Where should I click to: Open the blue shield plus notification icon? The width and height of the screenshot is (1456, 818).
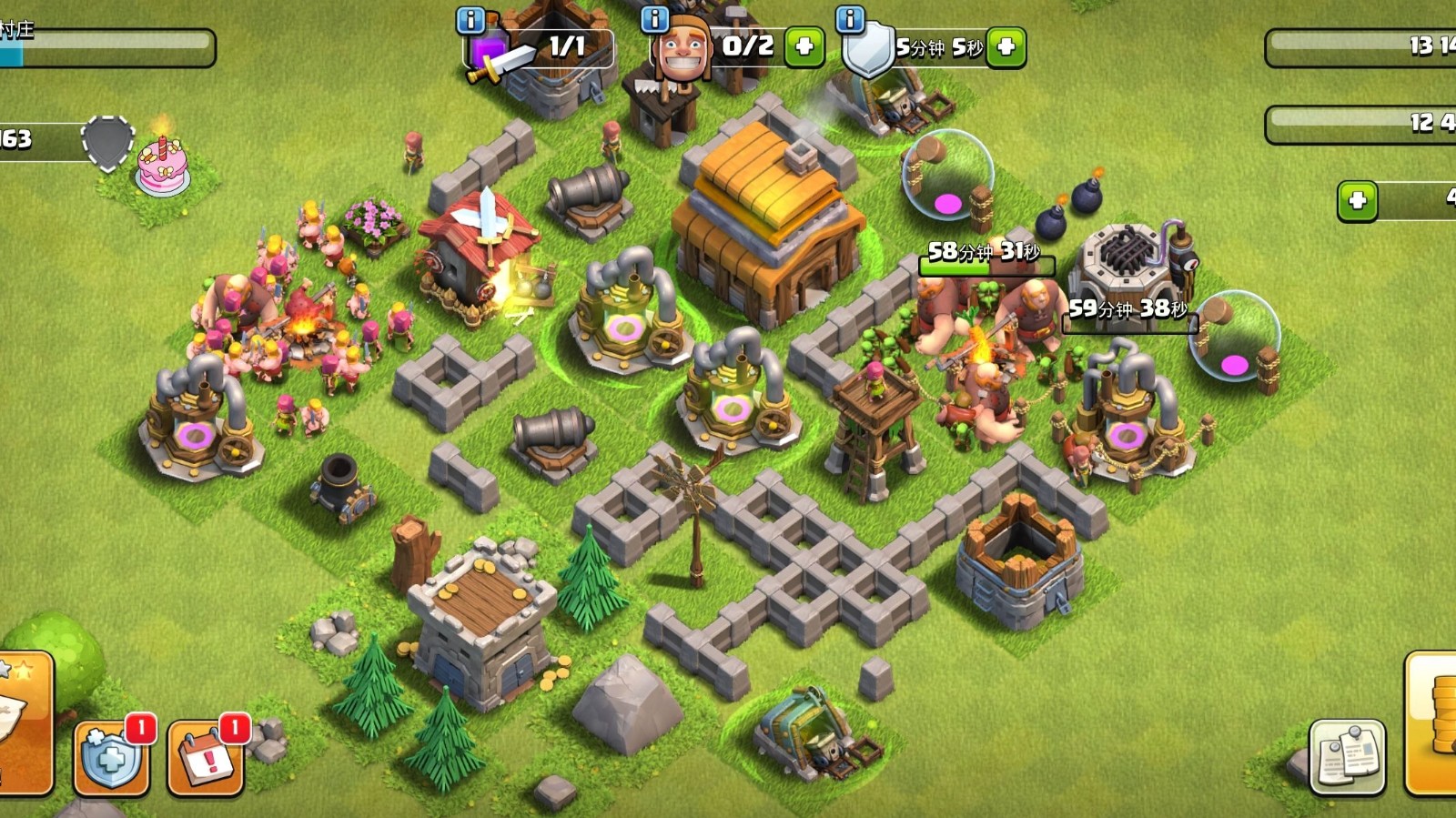click(x=111, y=757)
